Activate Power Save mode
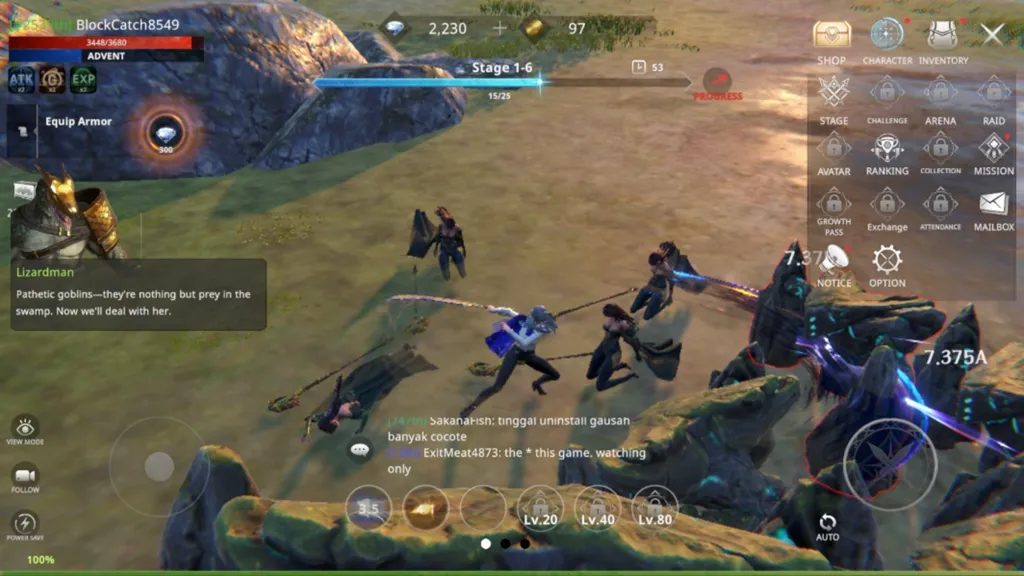 (25, 524)
